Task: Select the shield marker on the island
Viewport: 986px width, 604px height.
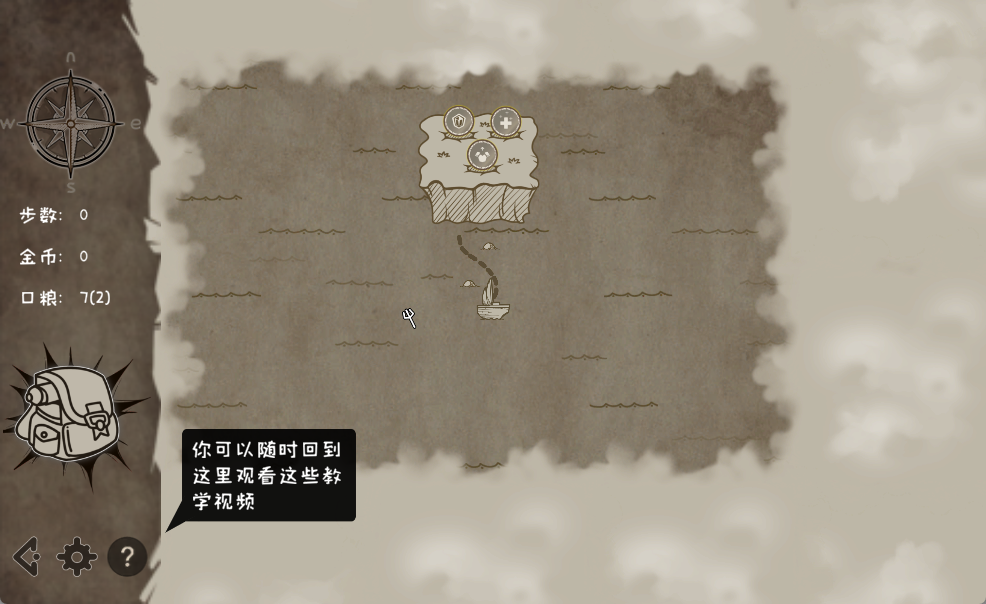Action: tap(458, 123)
